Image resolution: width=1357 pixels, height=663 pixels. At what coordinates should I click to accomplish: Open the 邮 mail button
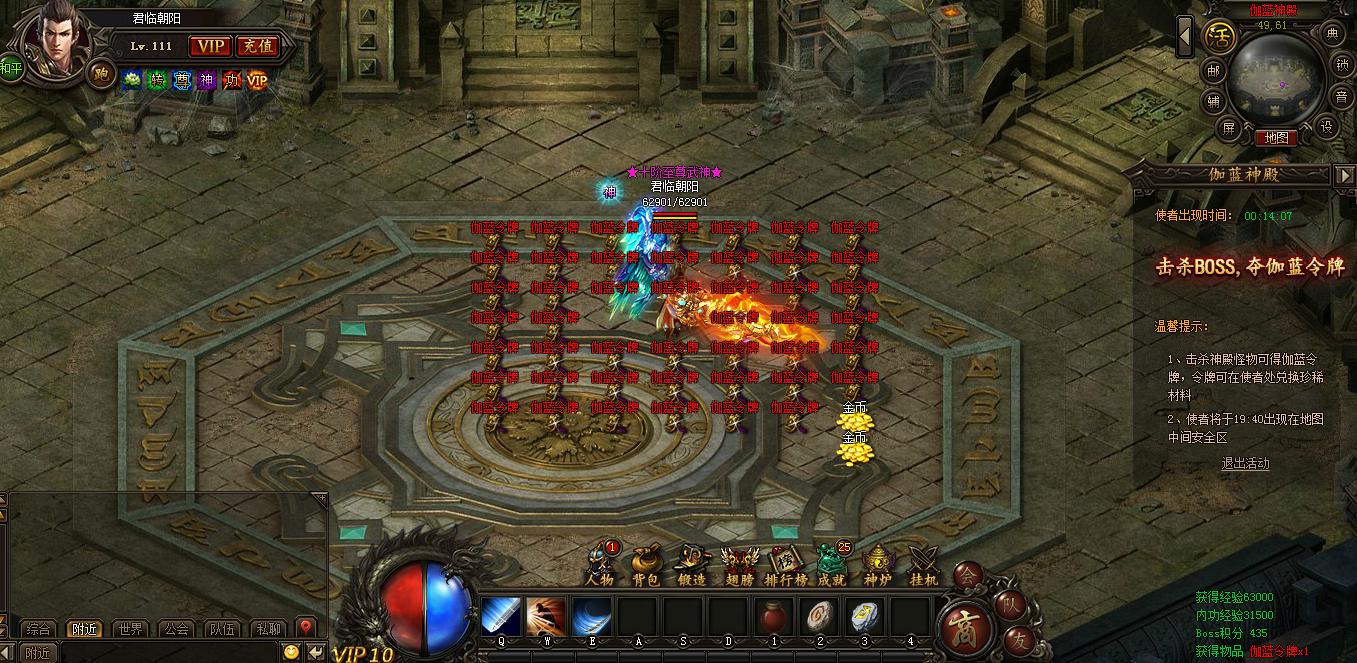(x=1213, y=70)
